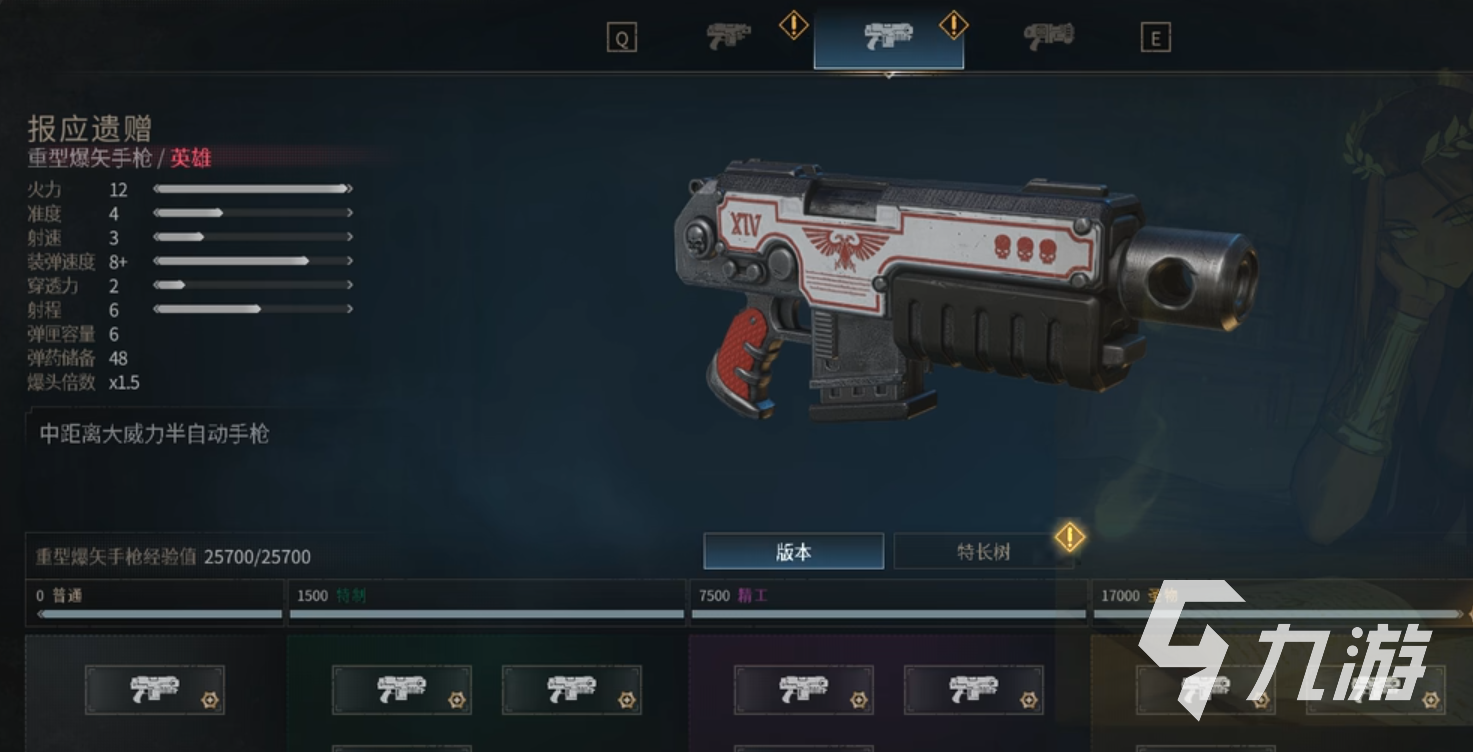Switch to the plasma pistol weapon tab
This screenshot has height=752, width=1473.
tap(1048, 37)
